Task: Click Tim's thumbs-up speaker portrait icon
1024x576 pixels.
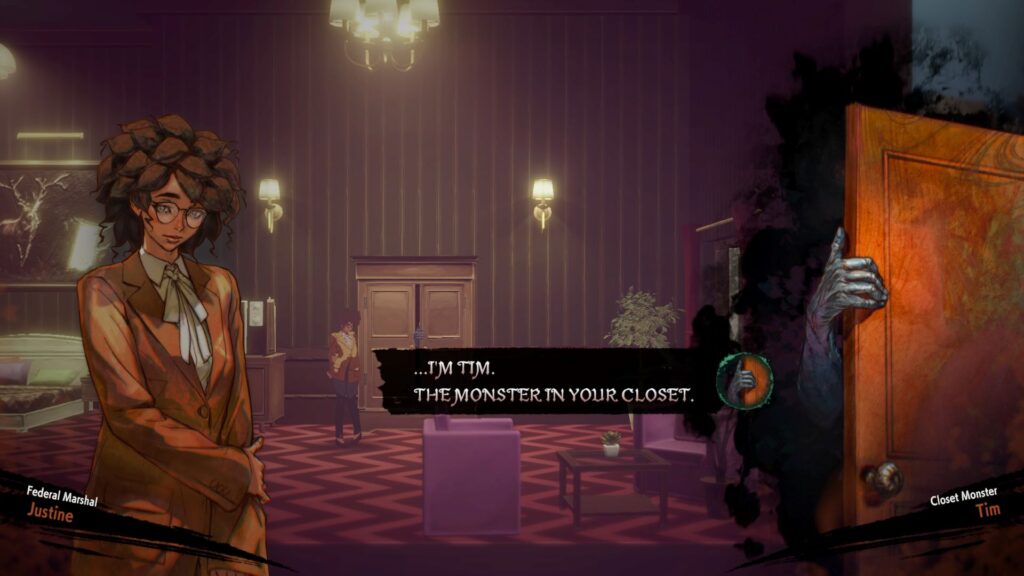Action: [x=744, y=381]
